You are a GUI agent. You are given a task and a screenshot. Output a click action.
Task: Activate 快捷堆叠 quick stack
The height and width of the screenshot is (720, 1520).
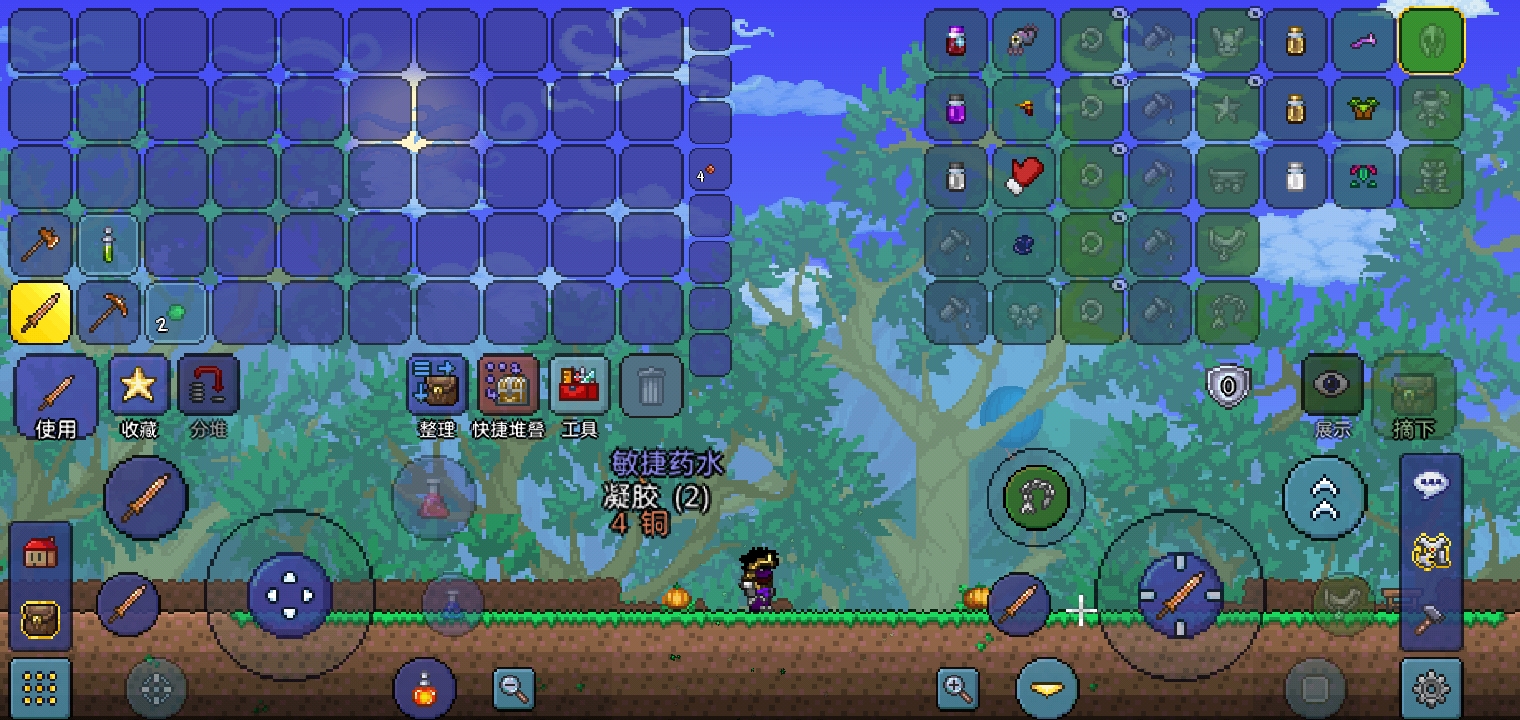(509, 396)
